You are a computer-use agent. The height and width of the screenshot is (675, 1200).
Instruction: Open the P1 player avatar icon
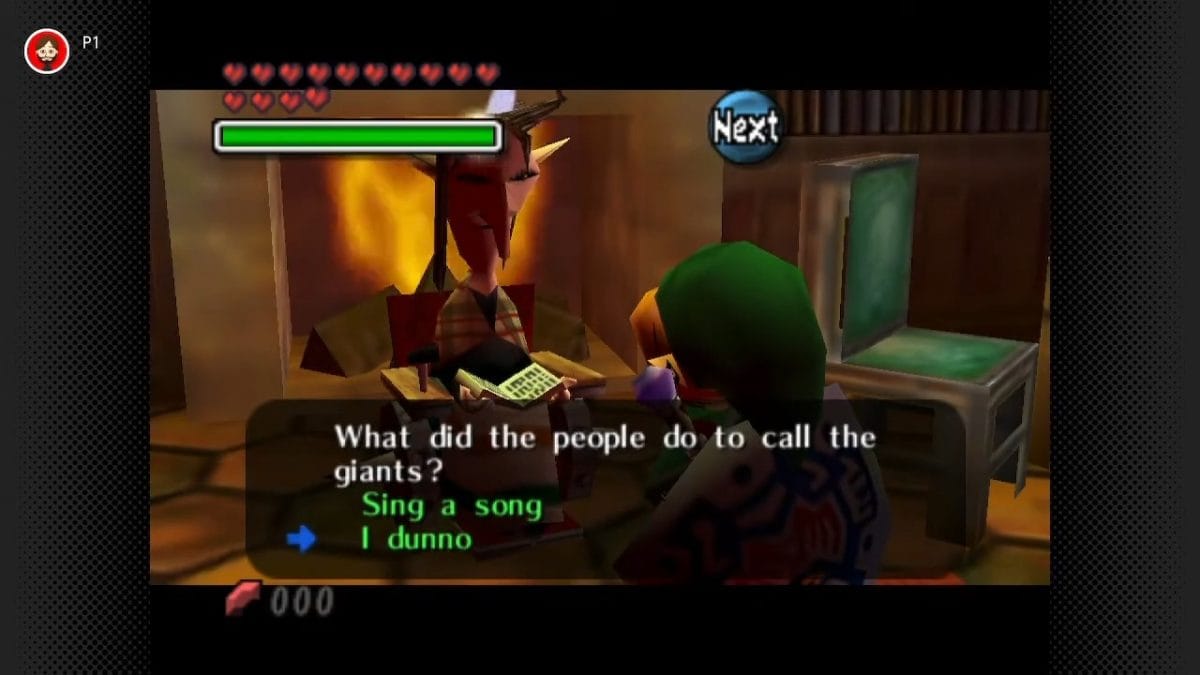46,51
